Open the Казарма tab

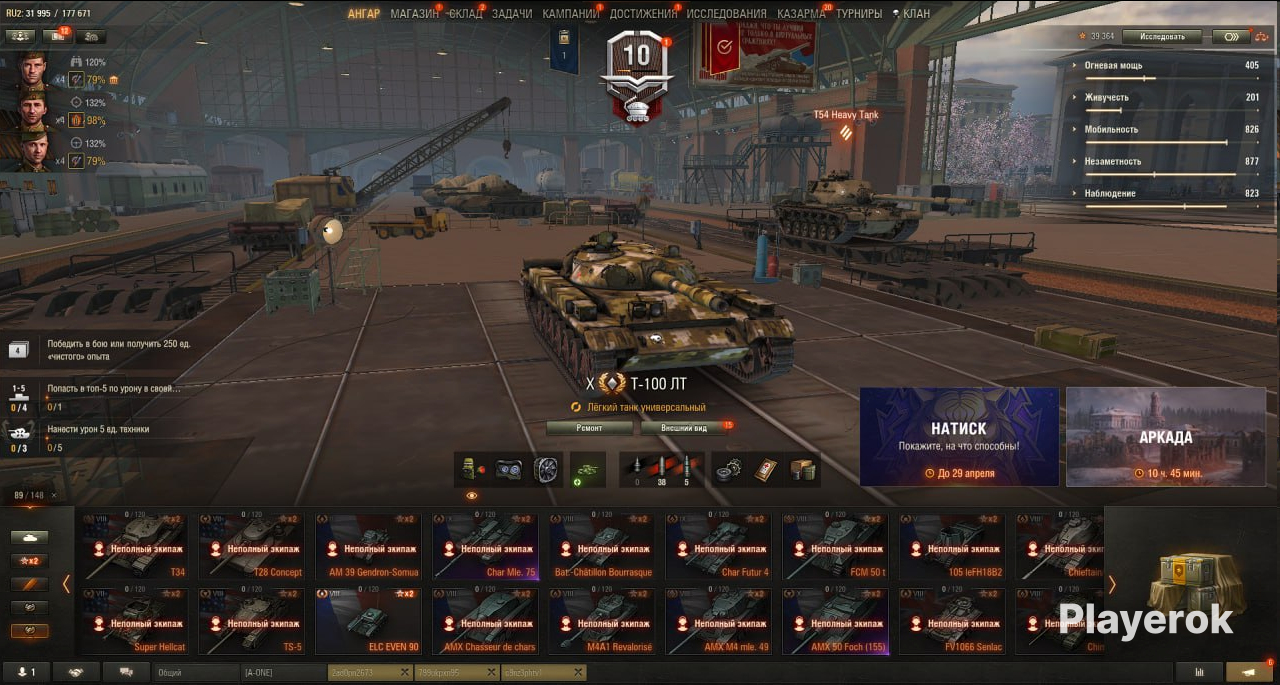(801, 14)
